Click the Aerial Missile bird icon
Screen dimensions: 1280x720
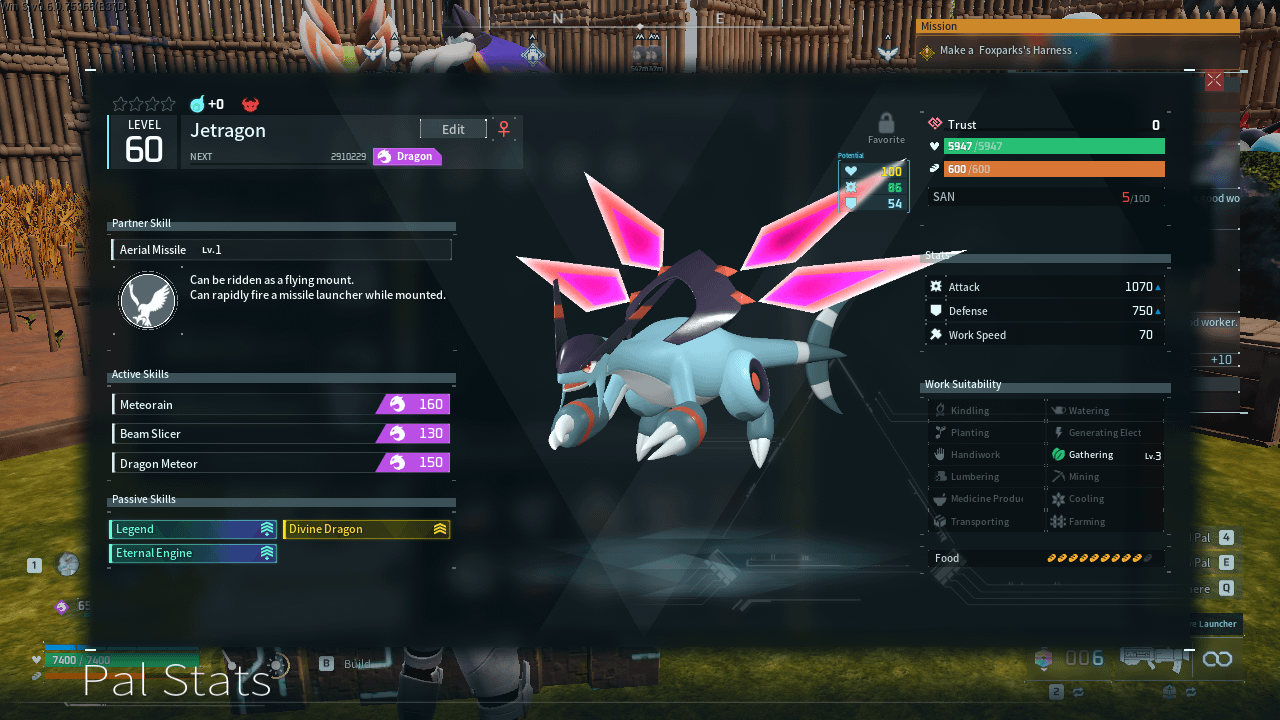(148, 302)
